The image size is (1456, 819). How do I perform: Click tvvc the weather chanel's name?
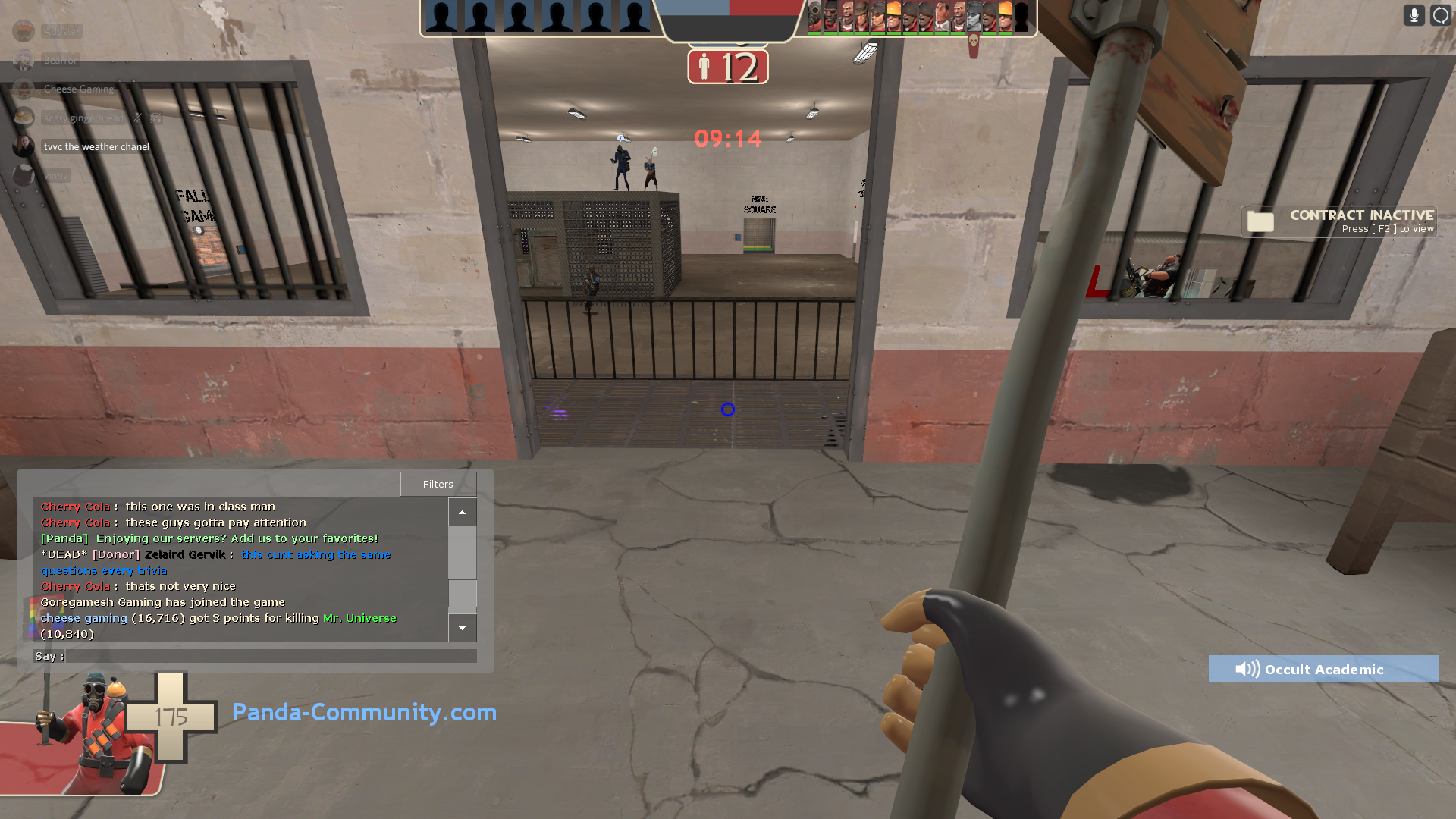pos(96,146)
